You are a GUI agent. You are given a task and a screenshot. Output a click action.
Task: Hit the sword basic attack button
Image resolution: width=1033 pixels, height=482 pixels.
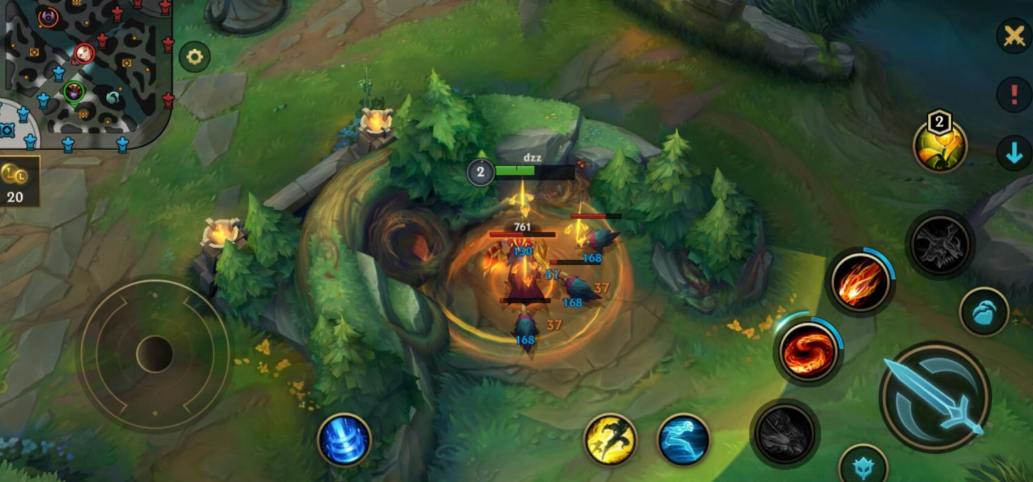point(935,397)
